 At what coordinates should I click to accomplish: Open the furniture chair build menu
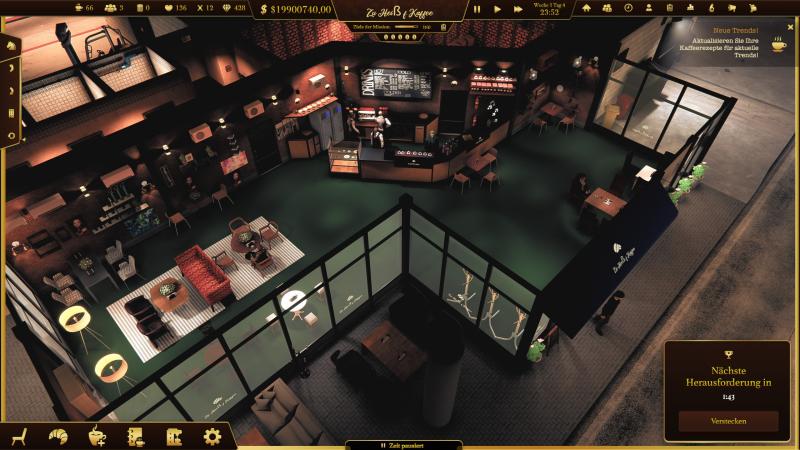point(19,436)
